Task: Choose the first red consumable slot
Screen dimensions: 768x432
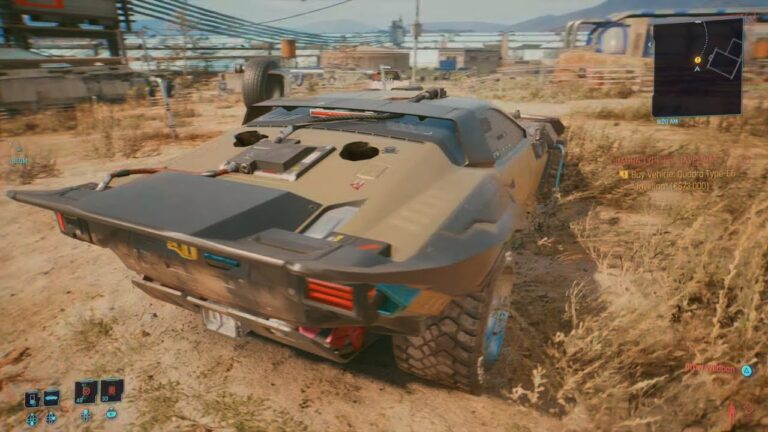Action: pyautogui.click(x=86, y=391)
